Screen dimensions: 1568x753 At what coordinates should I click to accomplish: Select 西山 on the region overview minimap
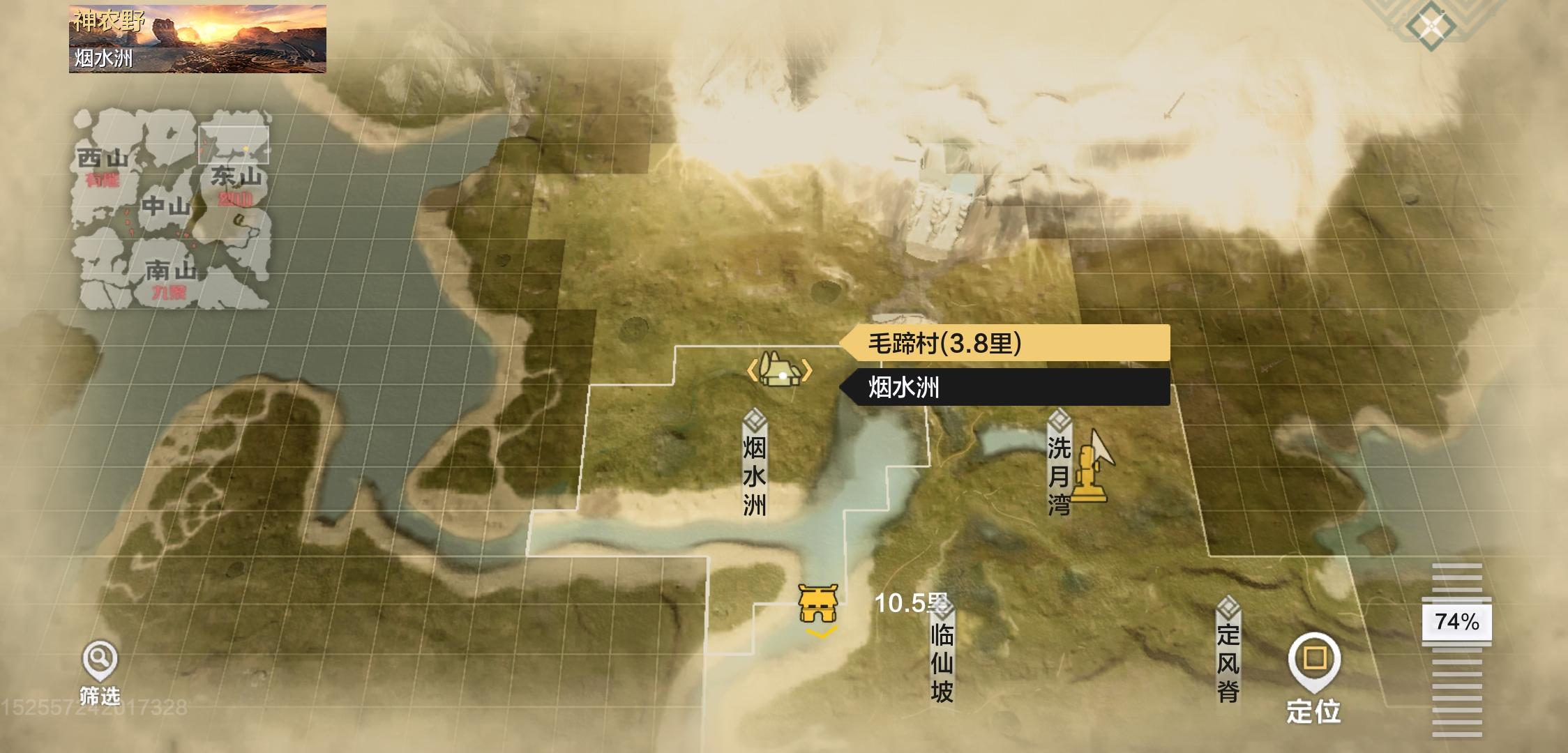(103, 160)
